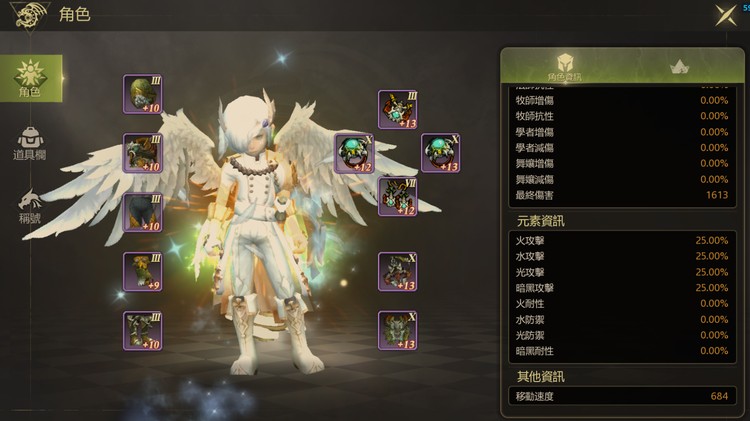Open the 道具欄 inventory tab
The width and height of the screenshot is (750, 421).
(29, 144)
